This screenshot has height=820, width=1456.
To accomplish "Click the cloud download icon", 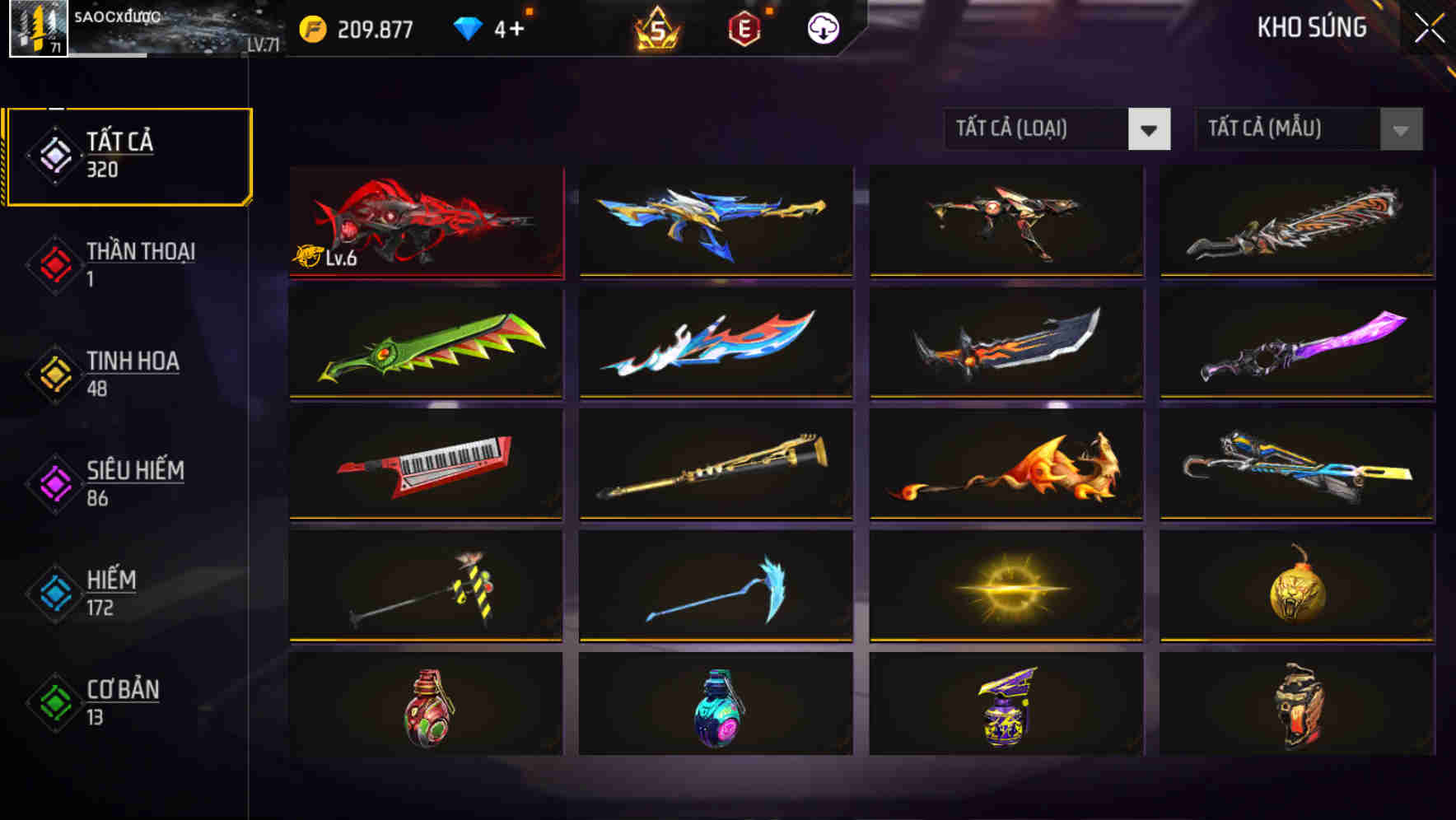I will (x=822, y=27).
